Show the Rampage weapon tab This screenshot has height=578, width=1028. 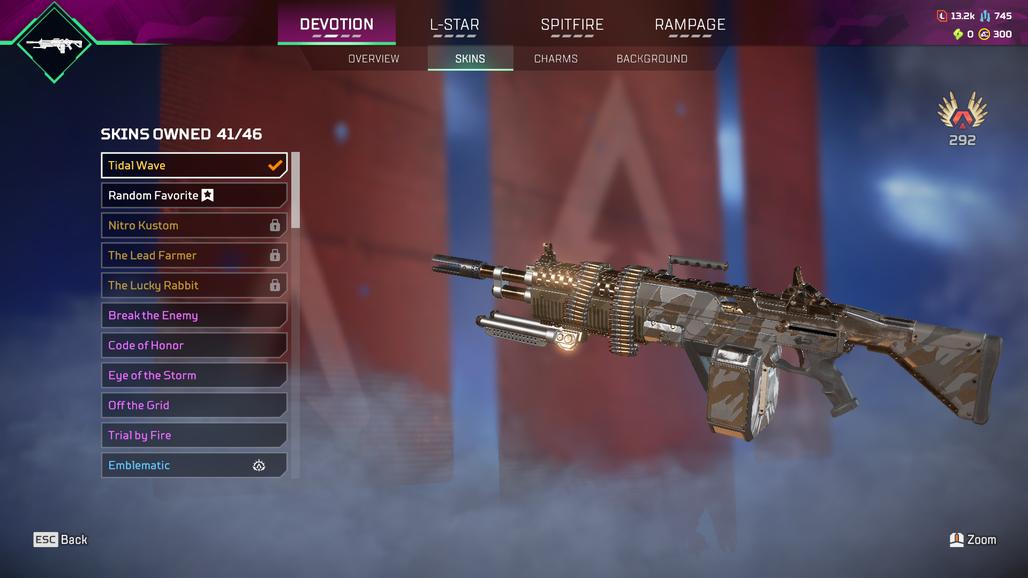tap(690, 25)
